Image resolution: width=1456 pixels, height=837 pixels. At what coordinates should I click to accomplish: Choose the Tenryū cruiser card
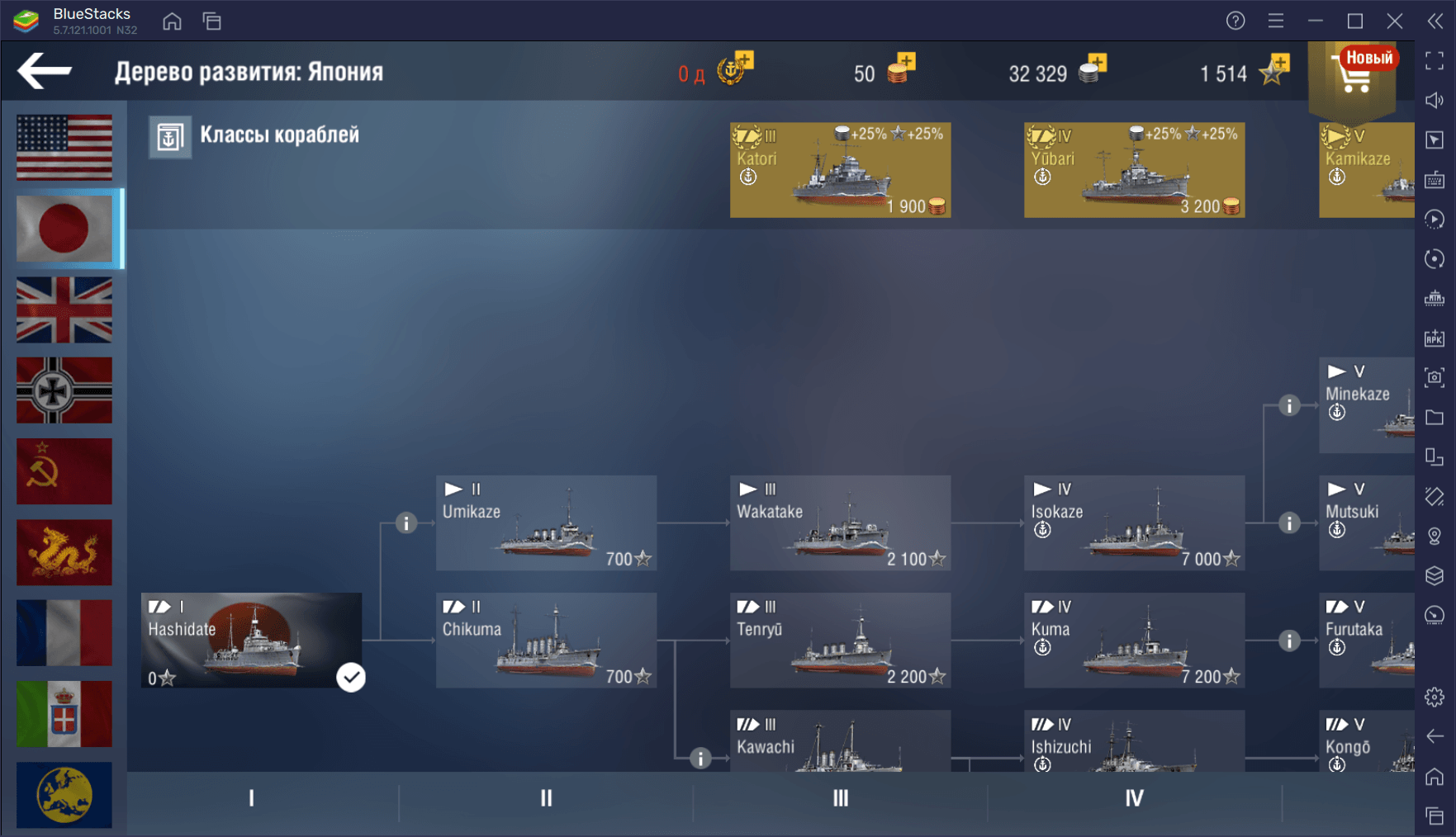[840, 641]
